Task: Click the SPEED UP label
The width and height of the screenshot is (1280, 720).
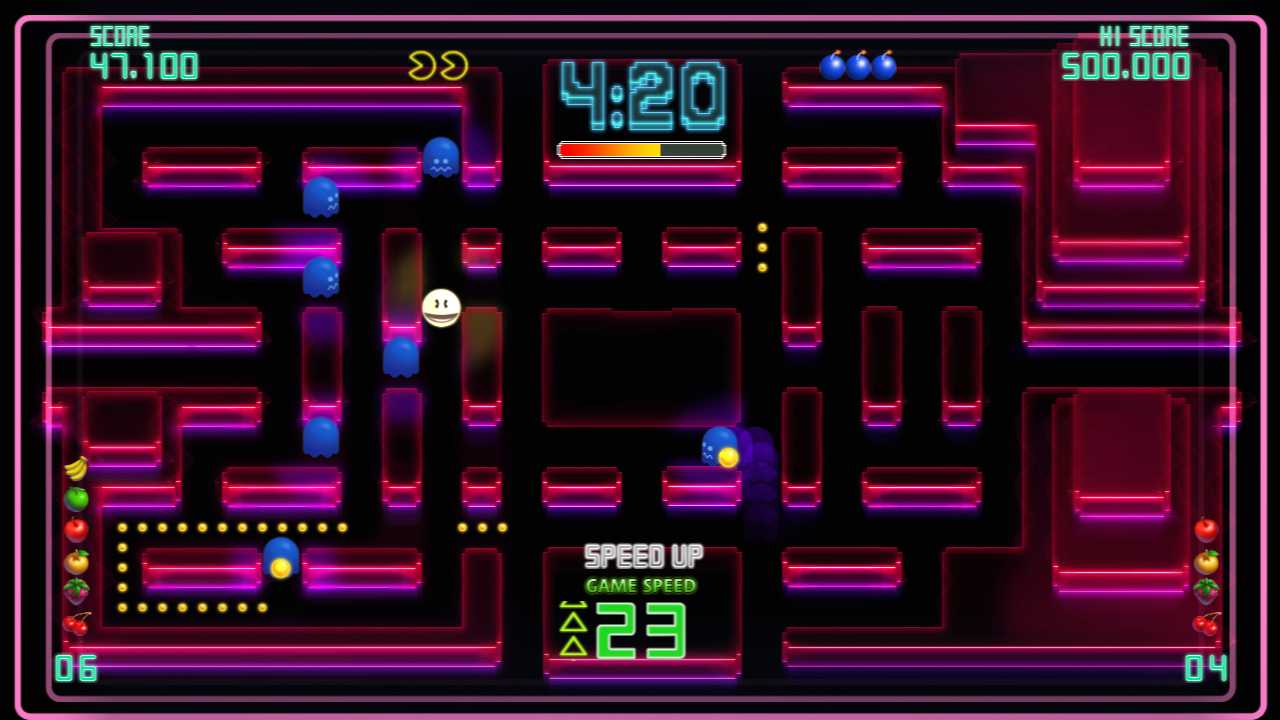Action: (641, 557)
